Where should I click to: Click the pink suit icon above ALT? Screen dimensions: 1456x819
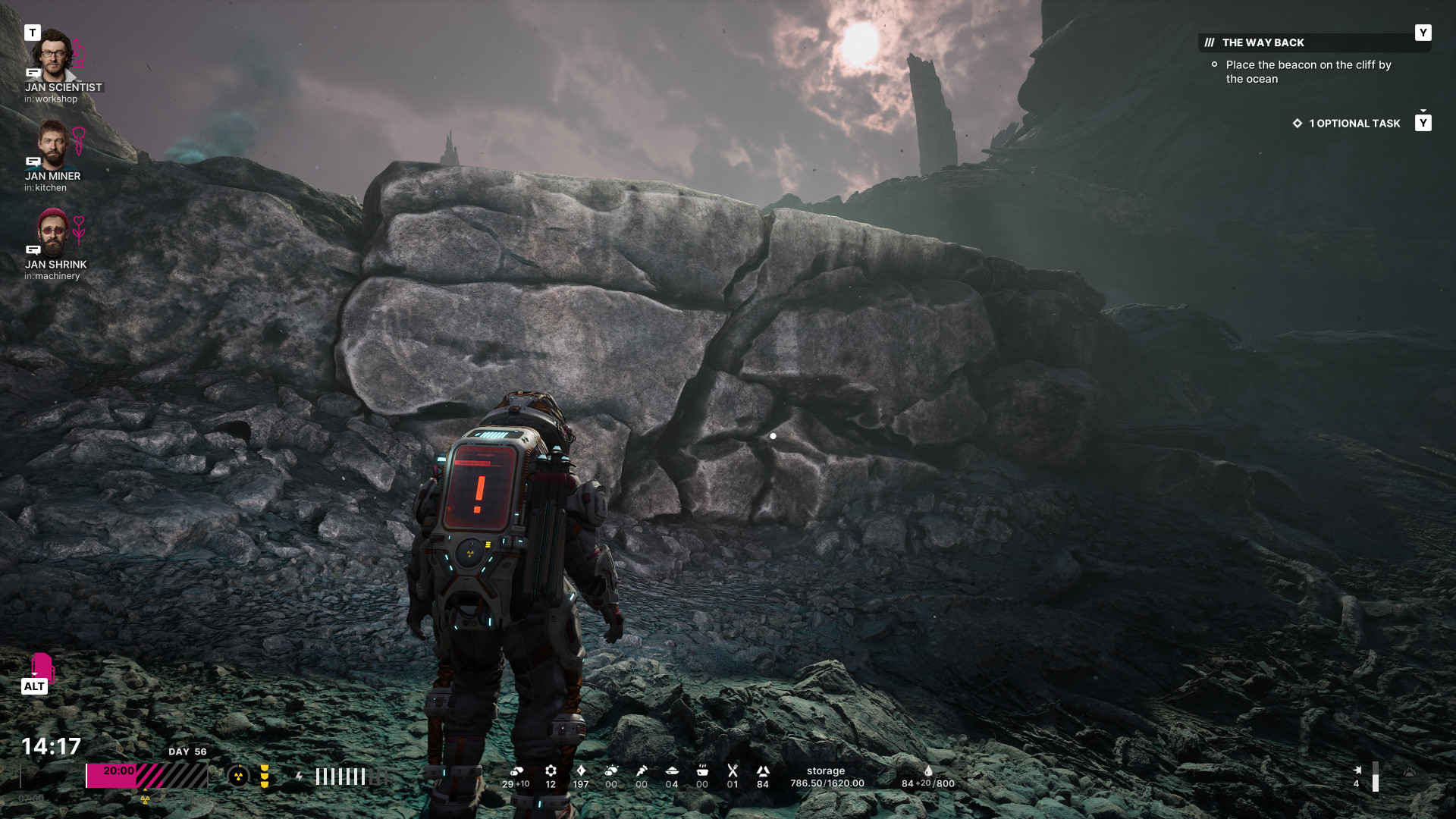tap(42, 667)
